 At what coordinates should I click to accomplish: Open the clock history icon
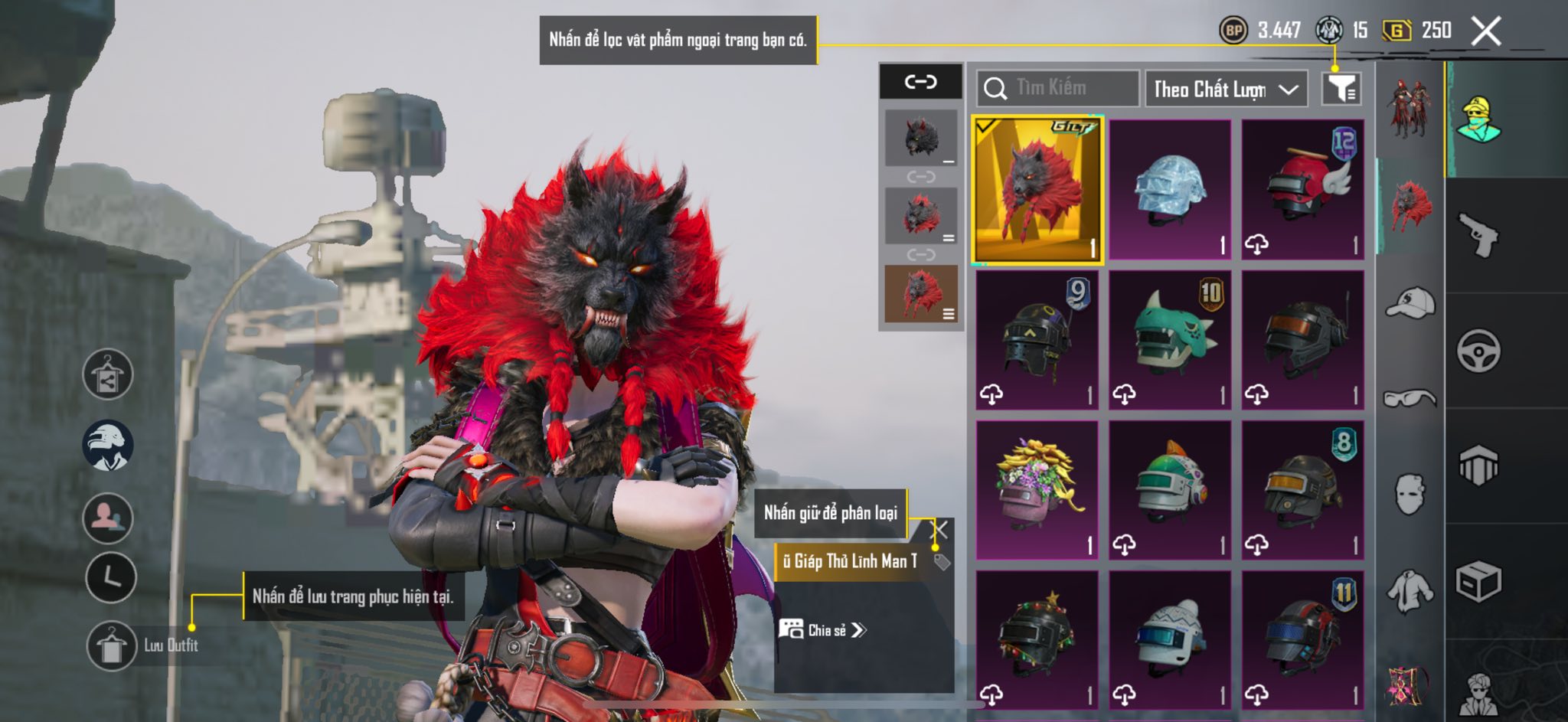coord(111,577)
